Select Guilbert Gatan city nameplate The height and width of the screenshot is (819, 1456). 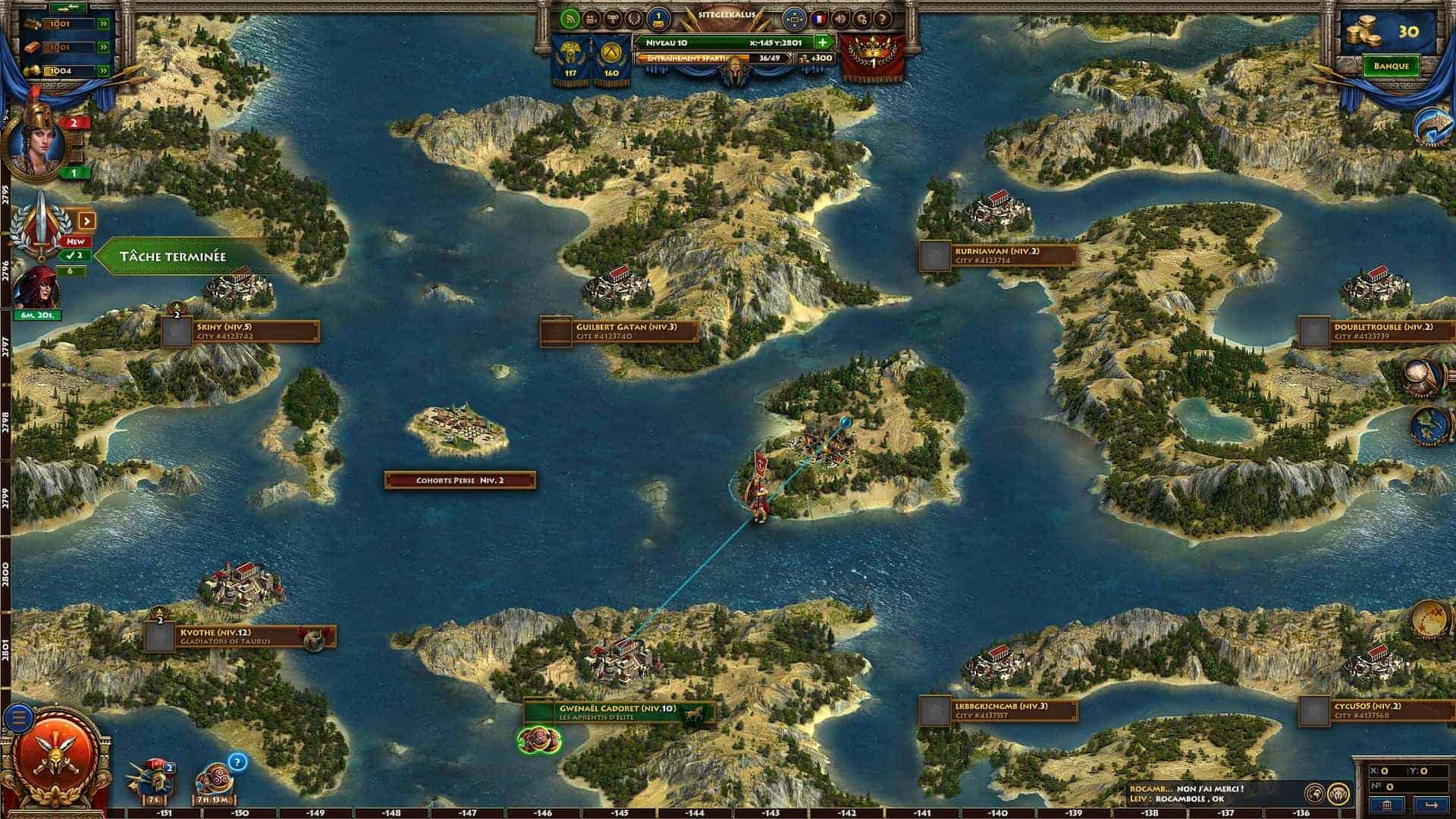click(620, 331)
